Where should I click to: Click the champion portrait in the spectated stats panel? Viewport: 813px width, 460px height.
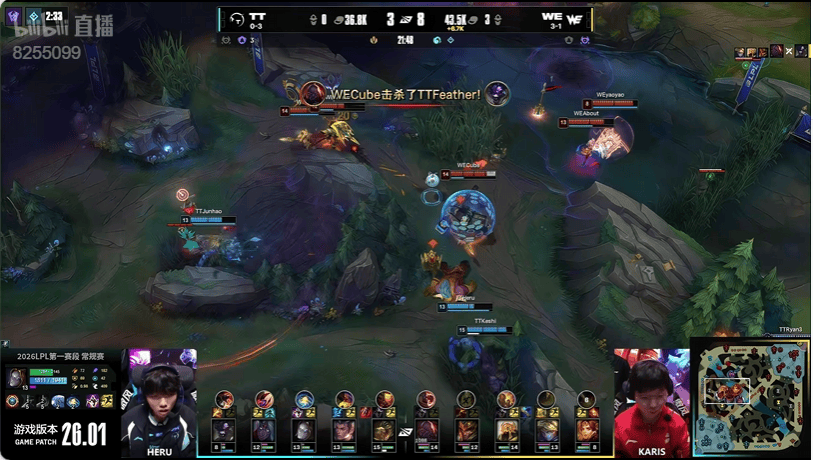pyautogui.click(x=18, y=377)
